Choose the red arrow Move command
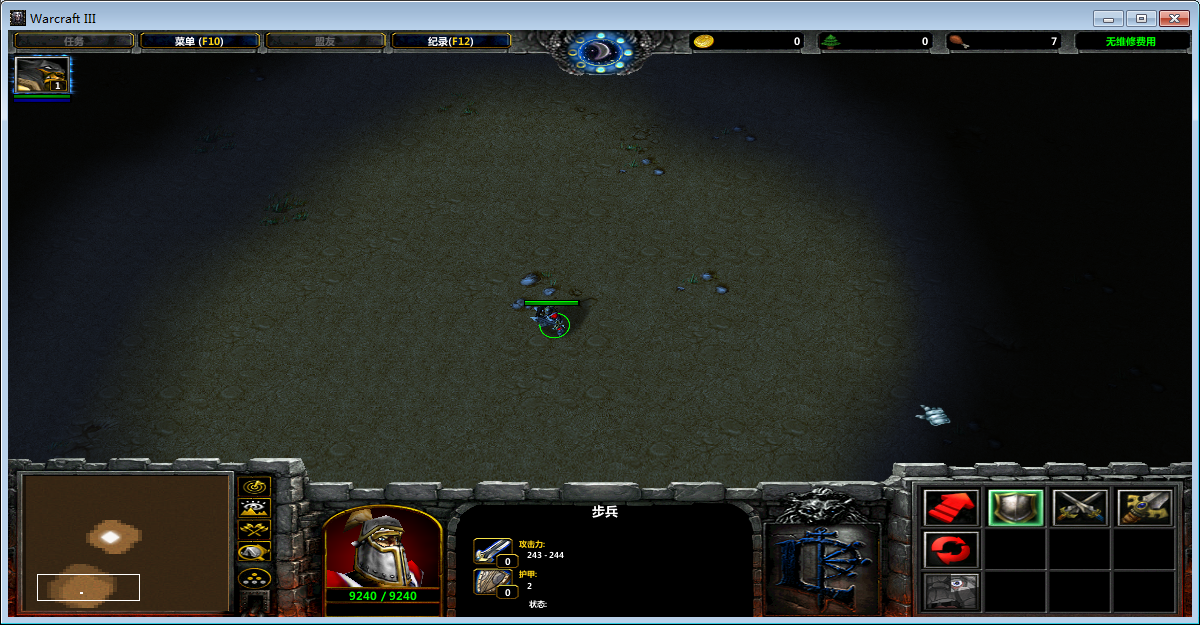 951,508
